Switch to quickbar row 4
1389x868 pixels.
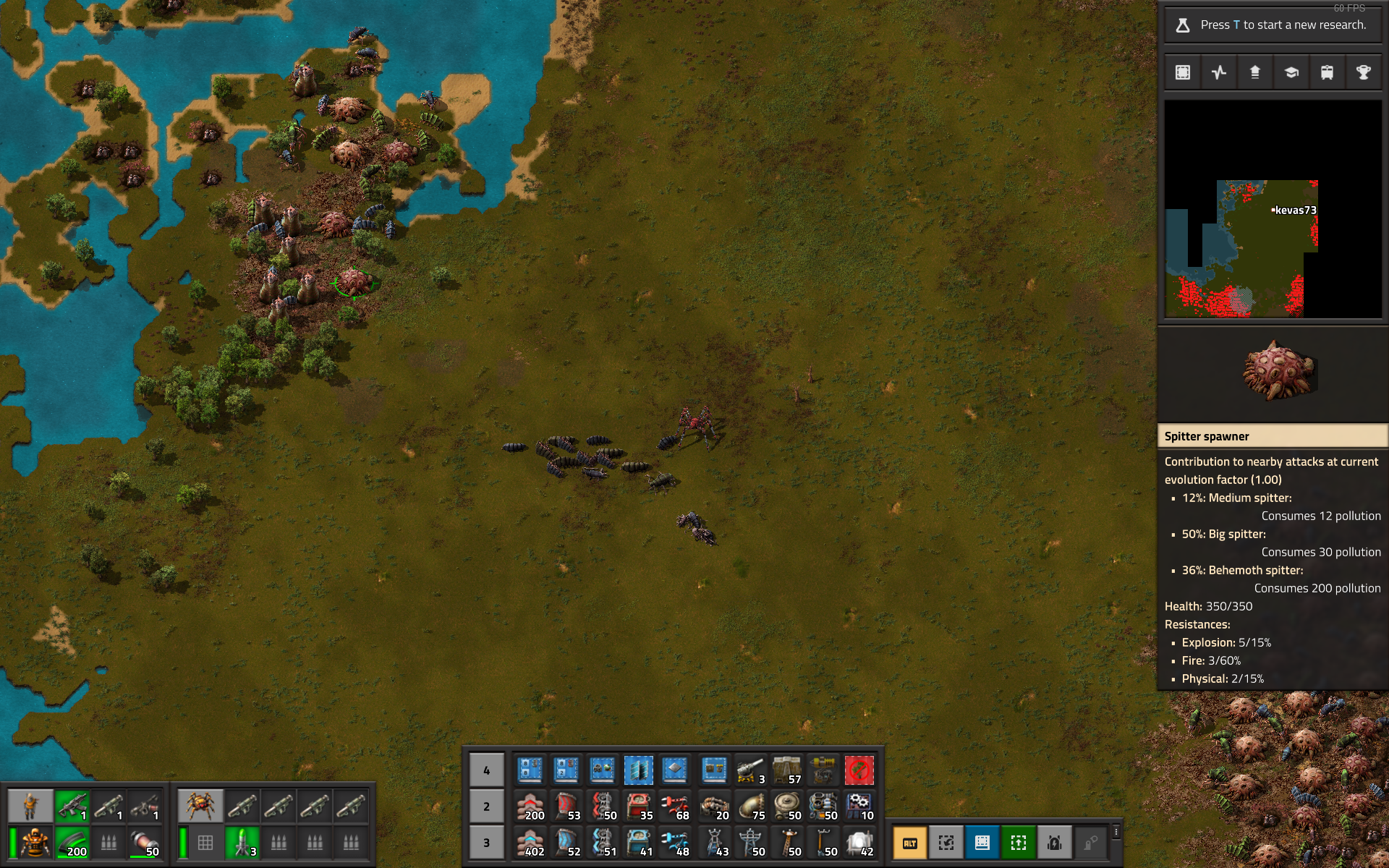pyautogui.click(x=486, y=770)
